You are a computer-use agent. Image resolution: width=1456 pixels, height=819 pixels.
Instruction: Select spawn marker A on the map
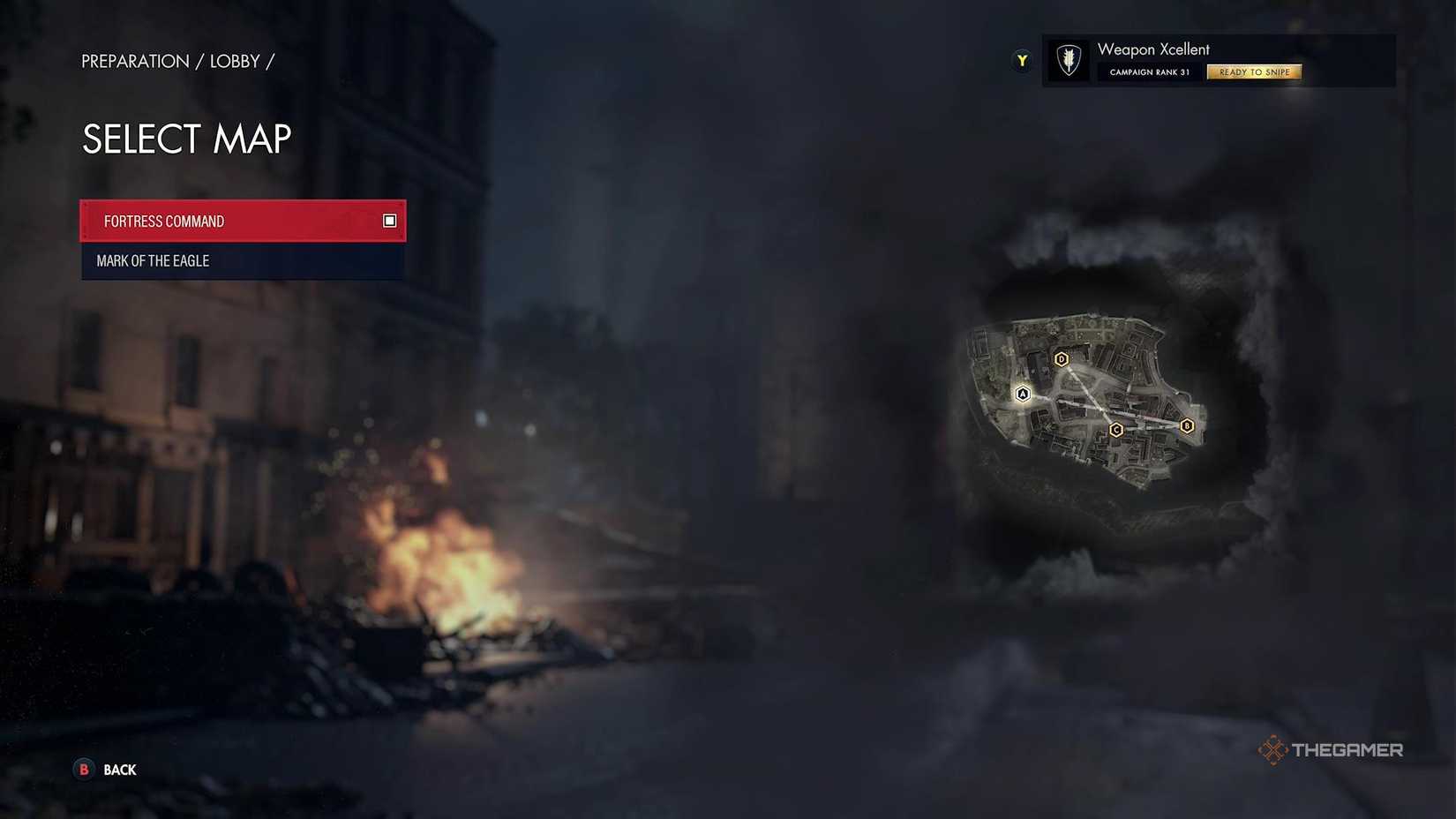(1022, 394)
